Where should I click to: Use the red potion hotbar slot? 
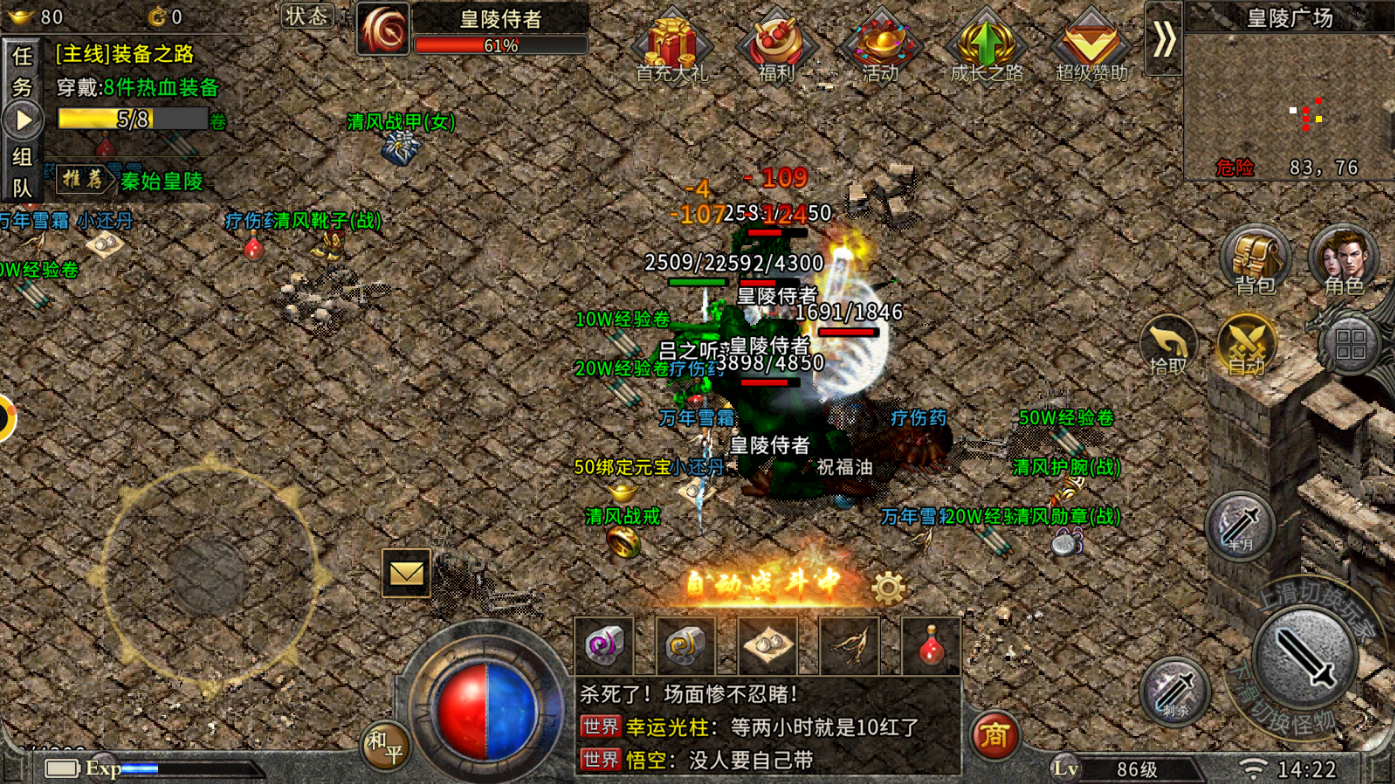point(931,646)
